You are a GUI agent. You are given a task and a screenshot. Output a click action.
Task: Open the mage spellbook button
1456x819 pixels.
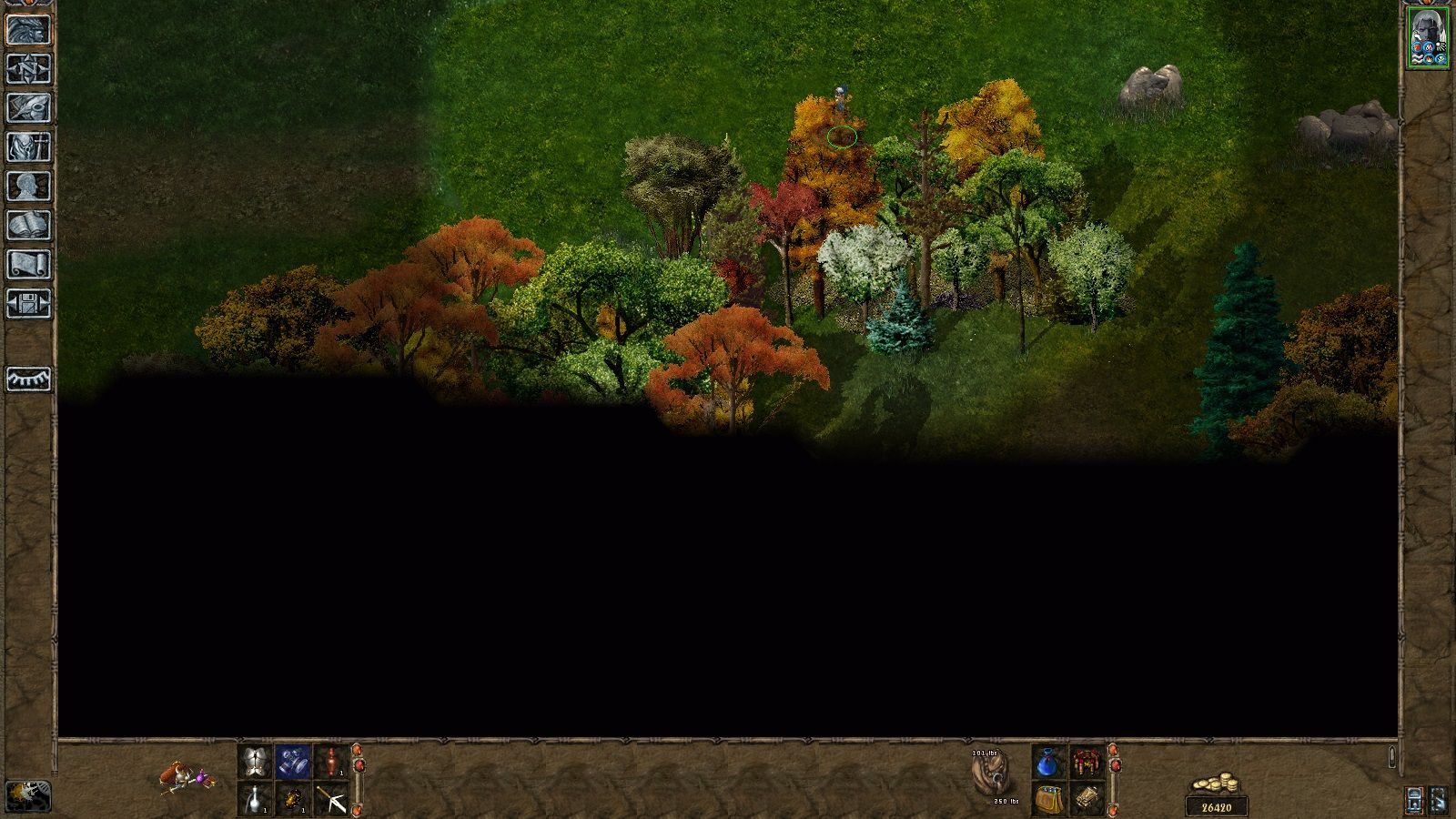pyautogui.click(x=28, y=225)
